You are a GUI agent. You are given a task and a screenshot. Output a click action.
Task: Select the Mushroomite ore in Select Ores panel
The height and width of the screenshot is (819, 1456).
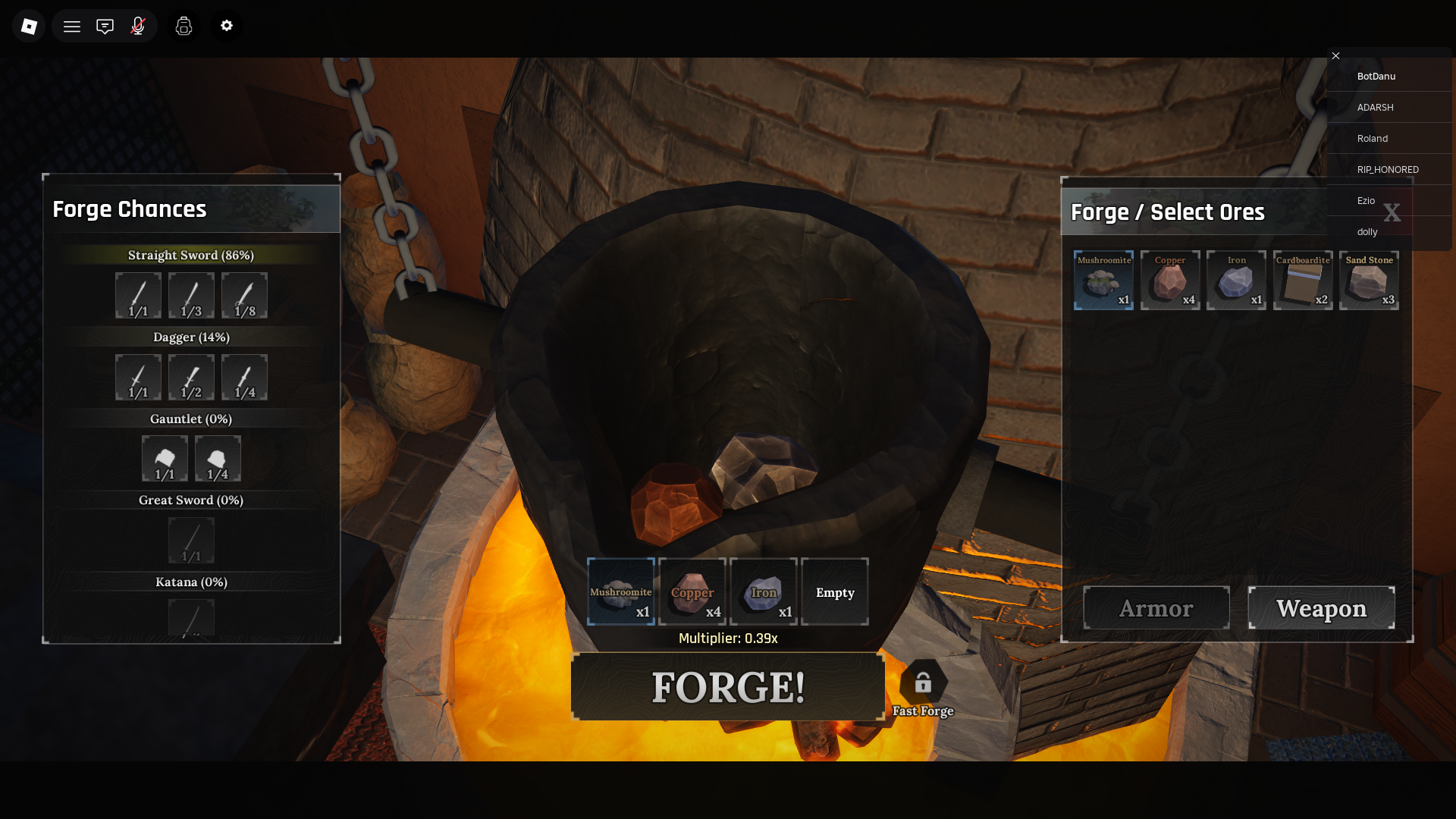click(x=1103, y=281)
